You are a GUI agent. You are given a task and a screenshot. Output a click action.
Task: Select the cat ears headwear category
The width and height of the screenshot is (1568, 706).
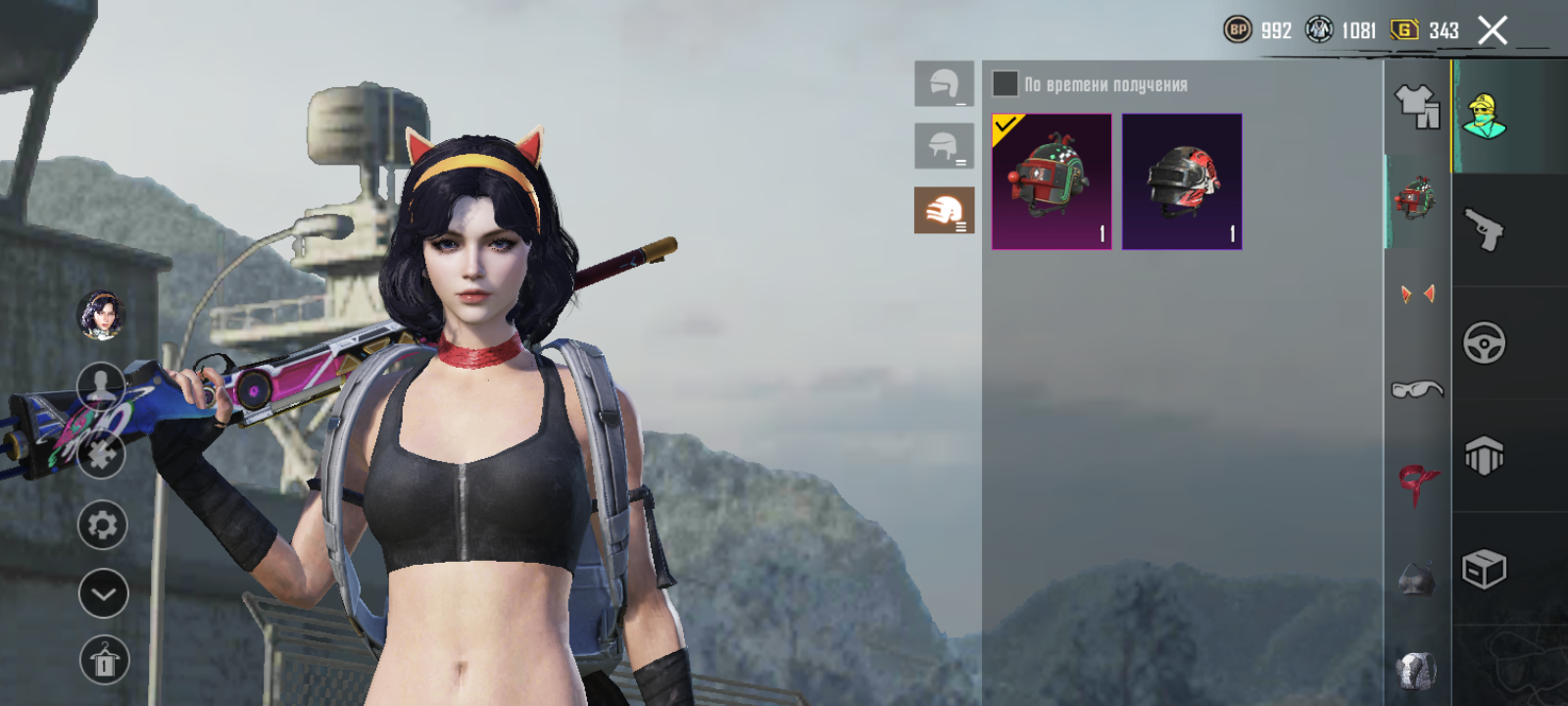point(1417,294)
